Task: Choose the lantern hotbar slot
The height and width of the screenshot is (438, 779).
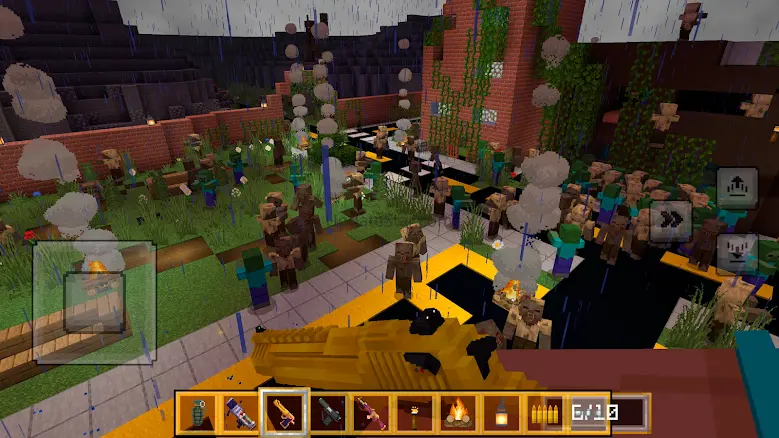Action: 500,412
